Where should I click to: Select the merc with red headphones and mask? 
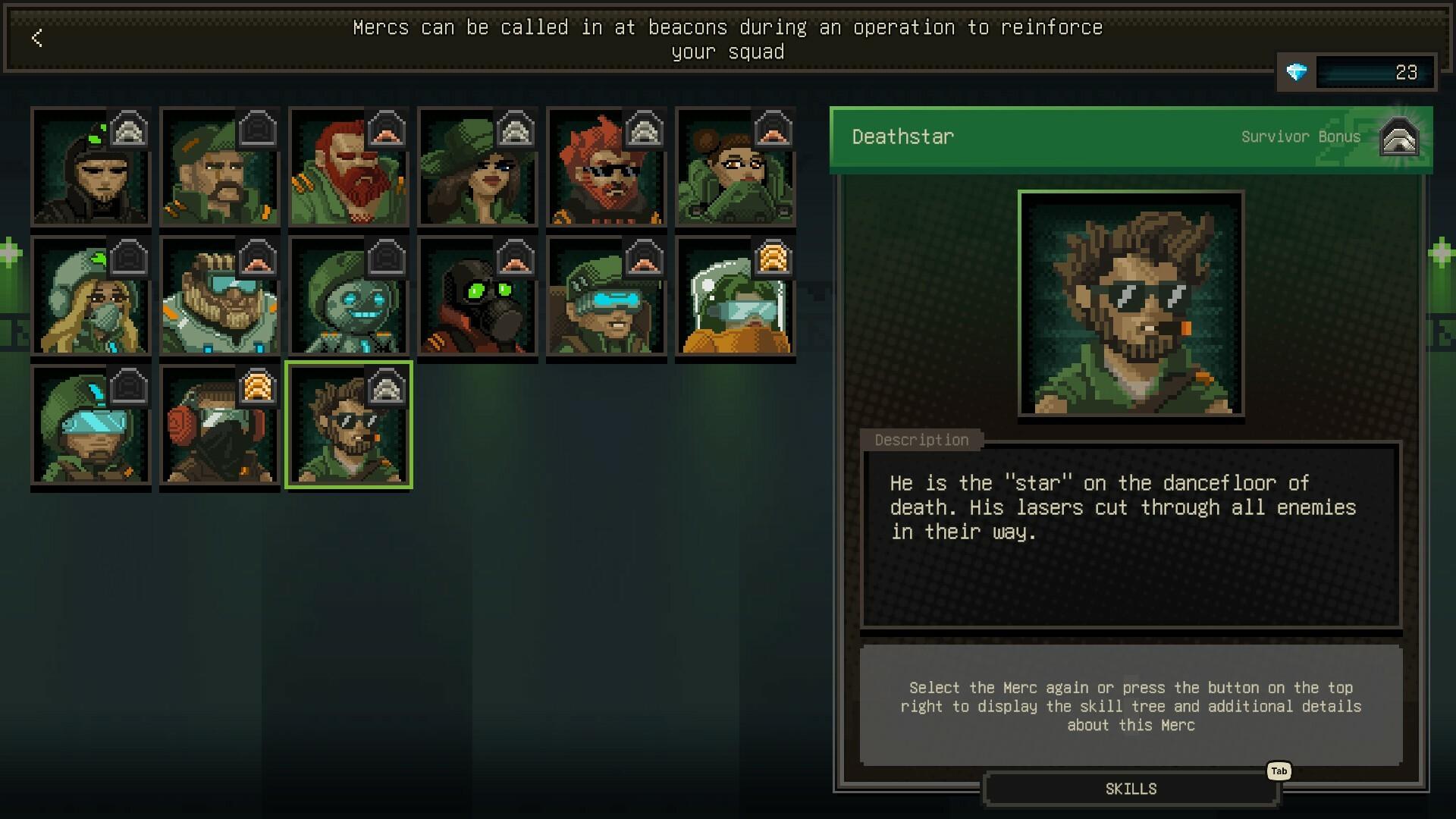[x=219, y=426]
